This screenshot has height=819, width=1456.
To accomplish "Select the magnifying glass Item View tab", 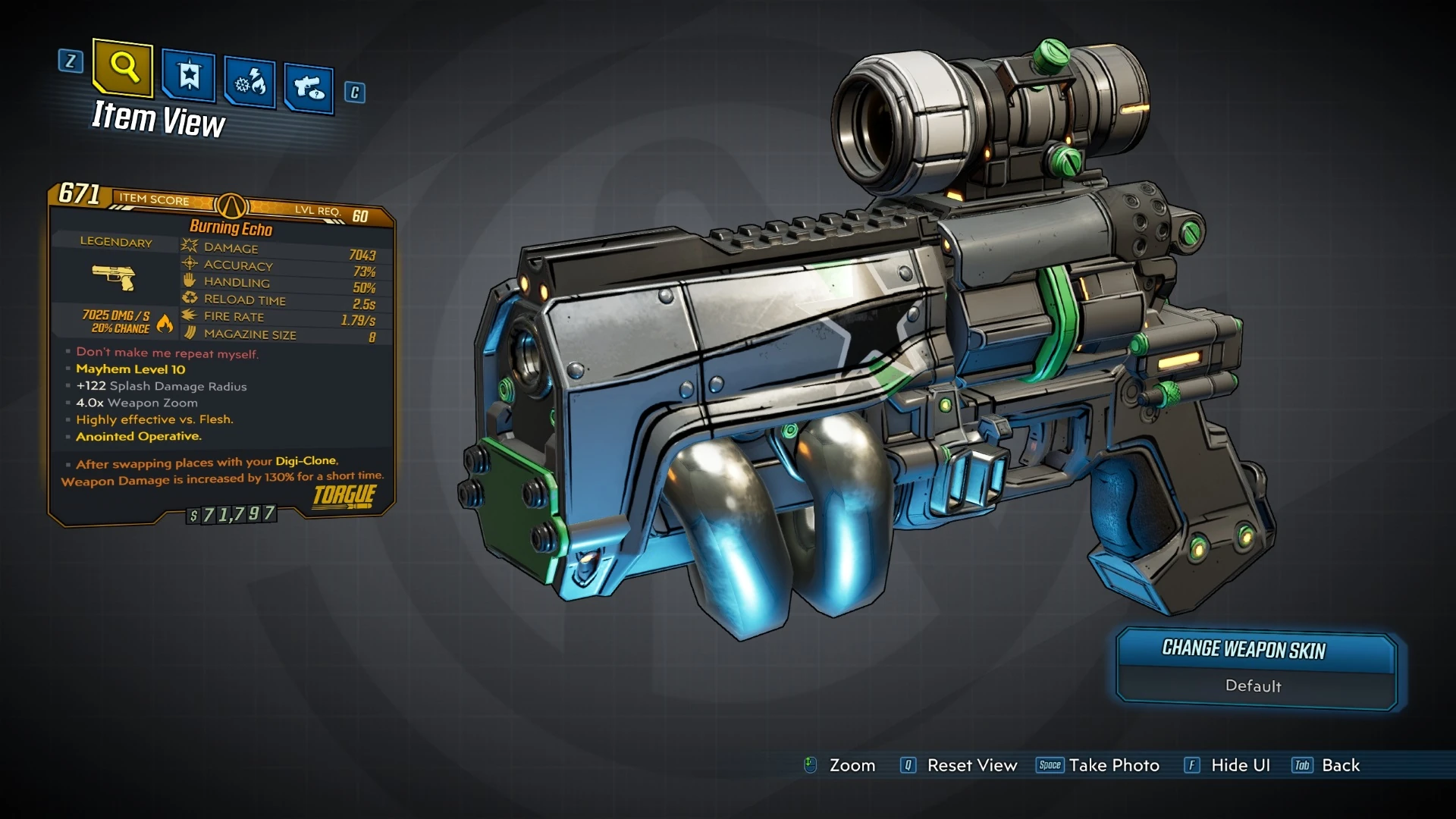I will 123,68.
